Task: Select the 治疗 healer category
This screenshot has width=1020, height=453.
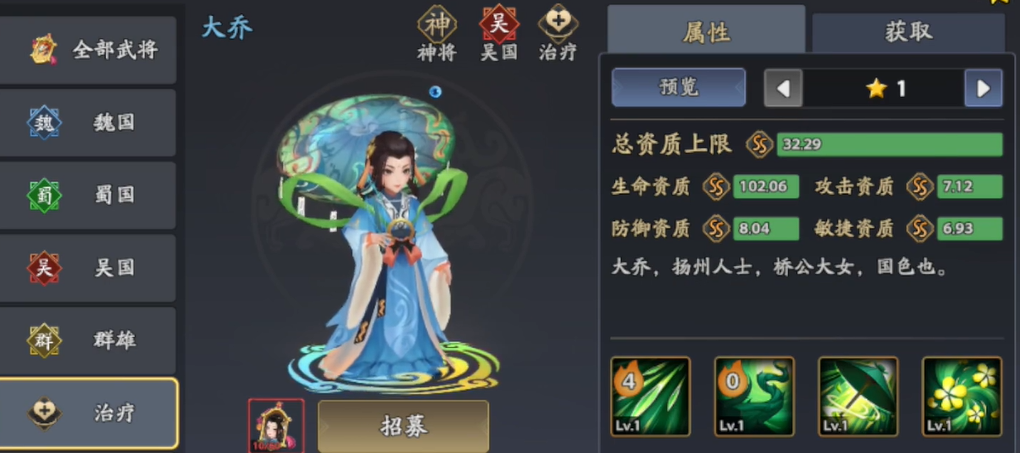Action: 89,413
